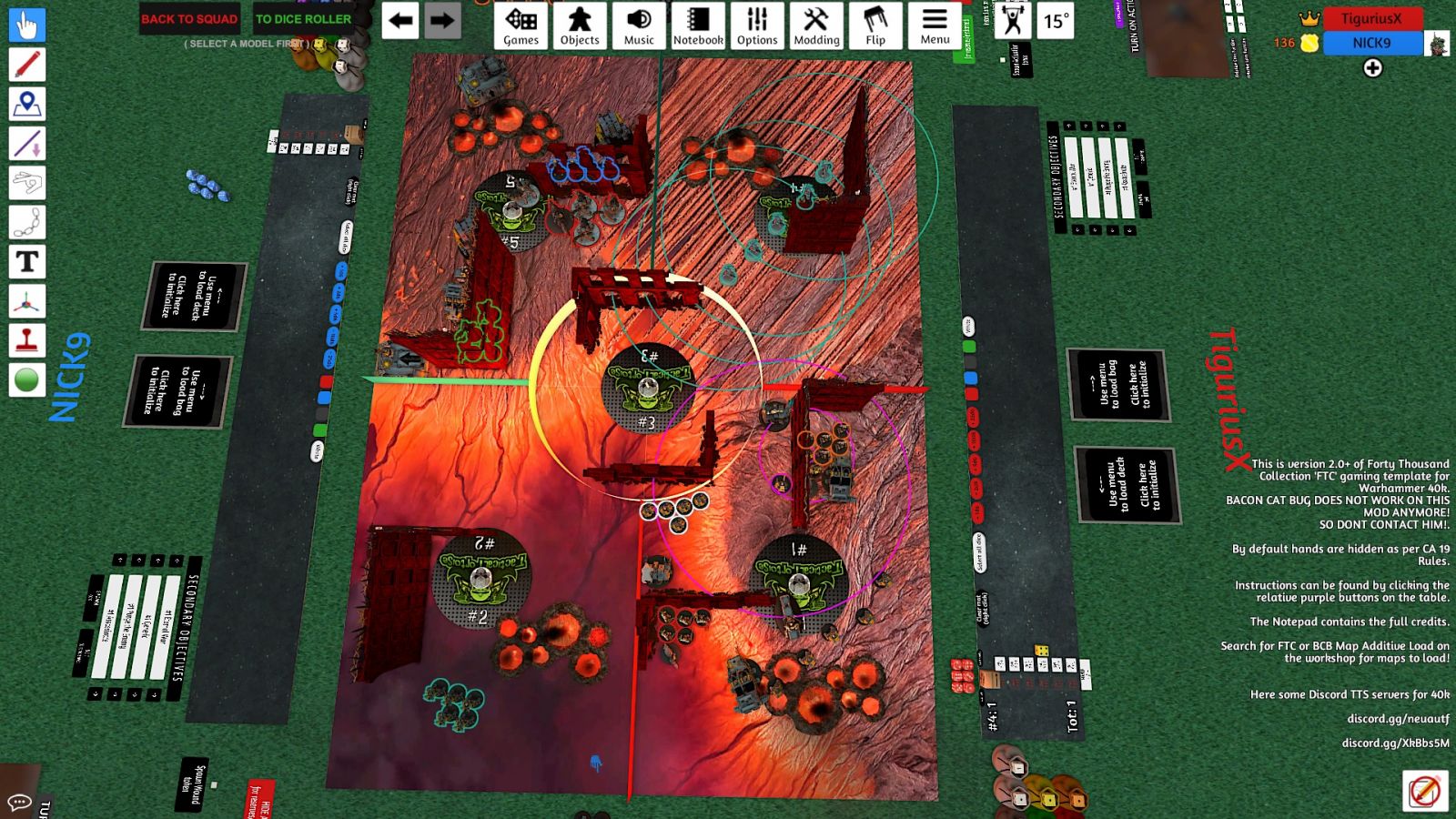The image size is (1456, 819).
Task: Click the Flip table button
Action: [875, 25]
